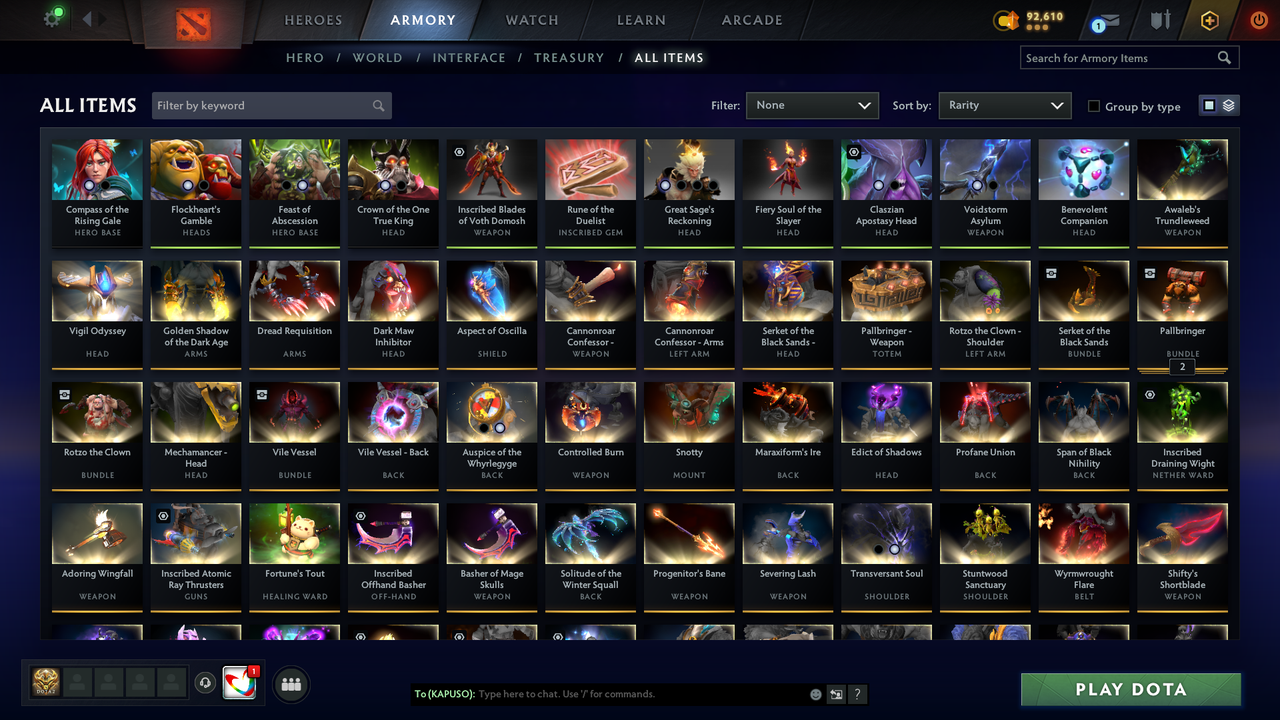Open the Filter: None dropdown
Screen dimensions: 1280x720
pos(812,105)
